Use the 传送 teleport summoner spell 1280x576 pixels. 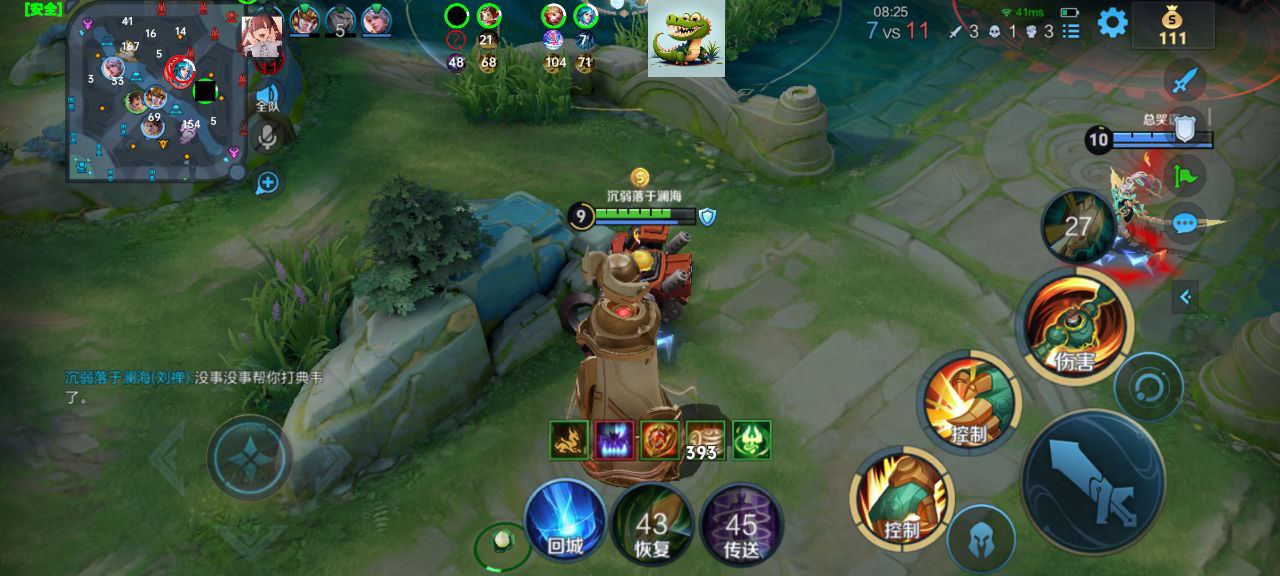click(x=741, y=524)
